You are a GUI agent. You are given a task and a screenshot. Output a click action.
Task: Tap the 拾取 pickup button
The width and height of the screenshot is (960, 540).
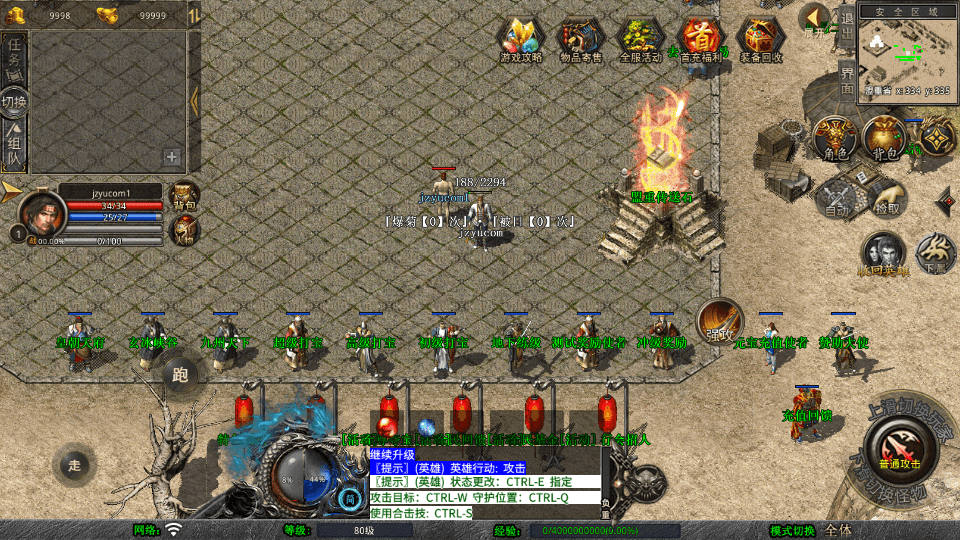(885, 196)
